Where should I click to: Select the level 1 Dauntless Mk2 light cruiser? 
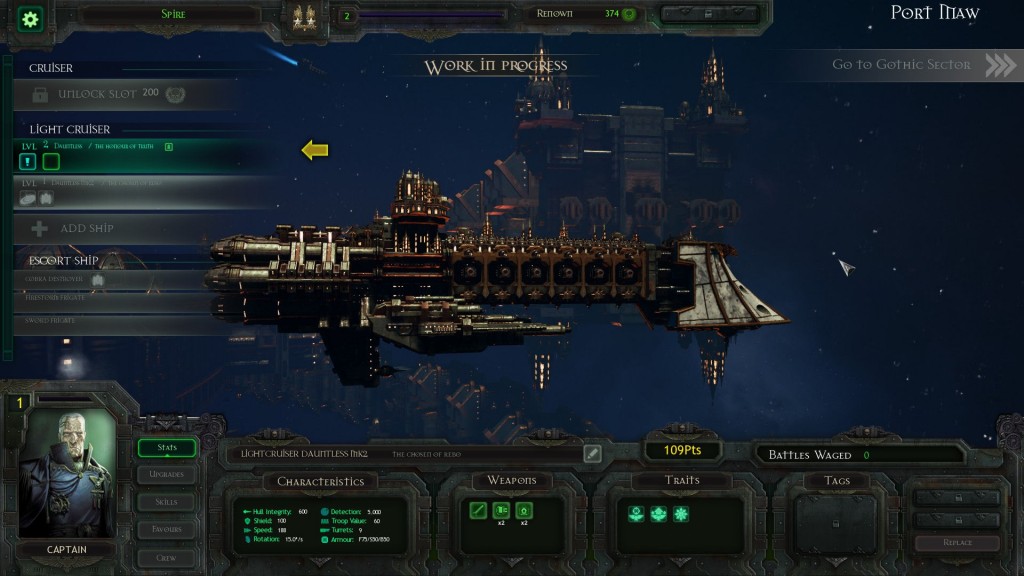tap(130, 191)
